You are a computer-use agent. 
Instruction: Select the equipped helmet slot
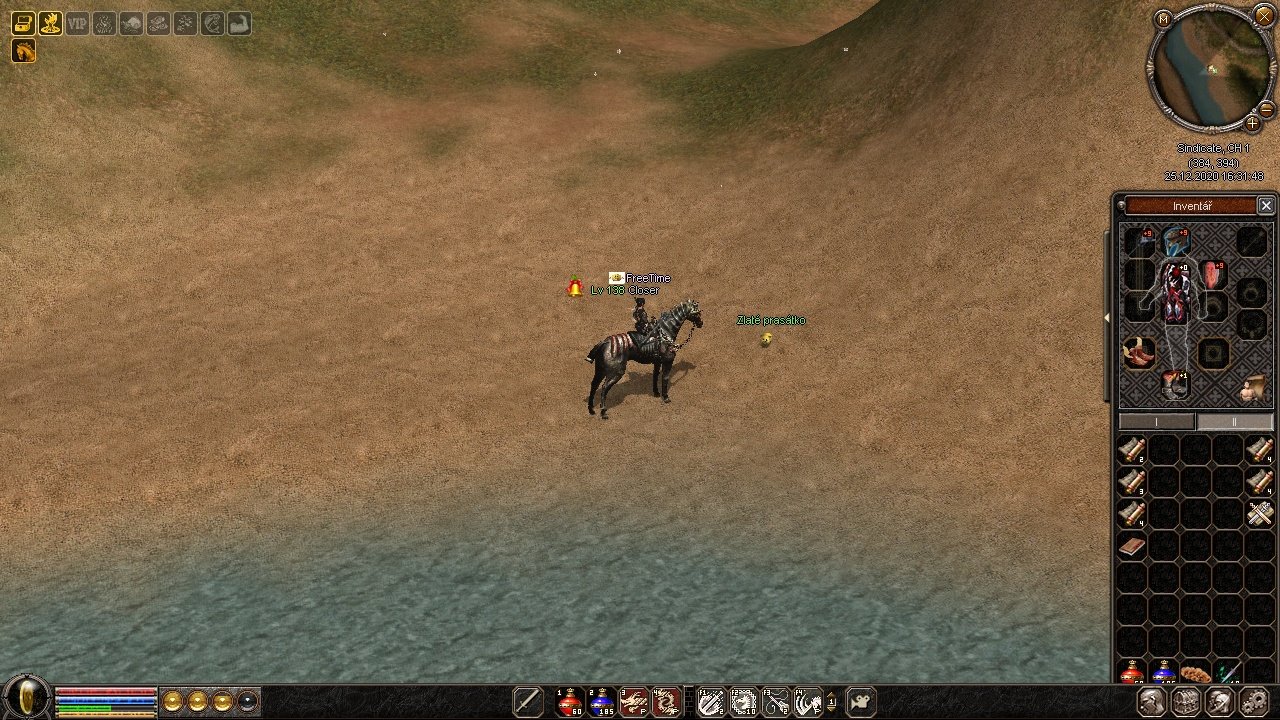click(x=1175, y=240)
